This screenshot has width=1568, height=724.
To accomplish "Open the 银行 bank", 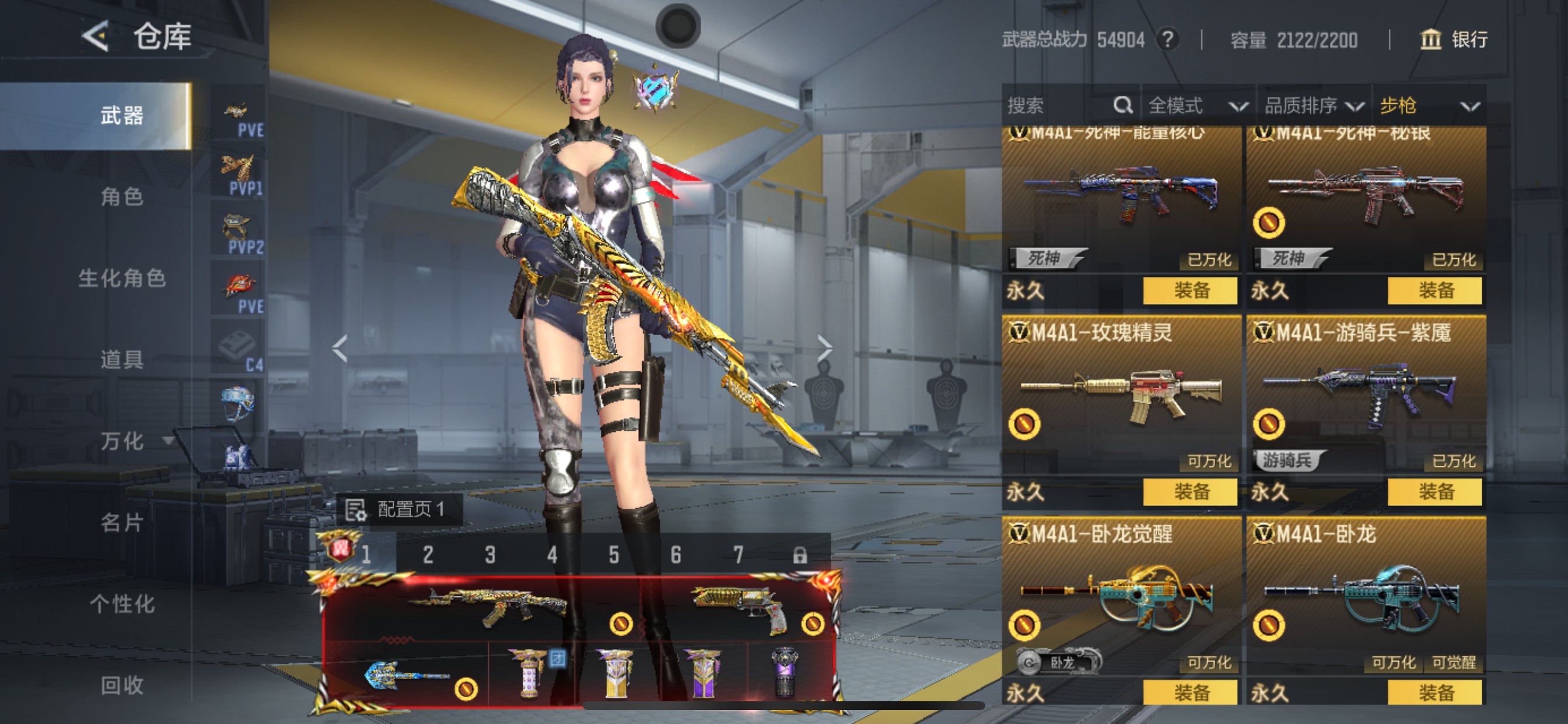I will tap(1455, 40).
